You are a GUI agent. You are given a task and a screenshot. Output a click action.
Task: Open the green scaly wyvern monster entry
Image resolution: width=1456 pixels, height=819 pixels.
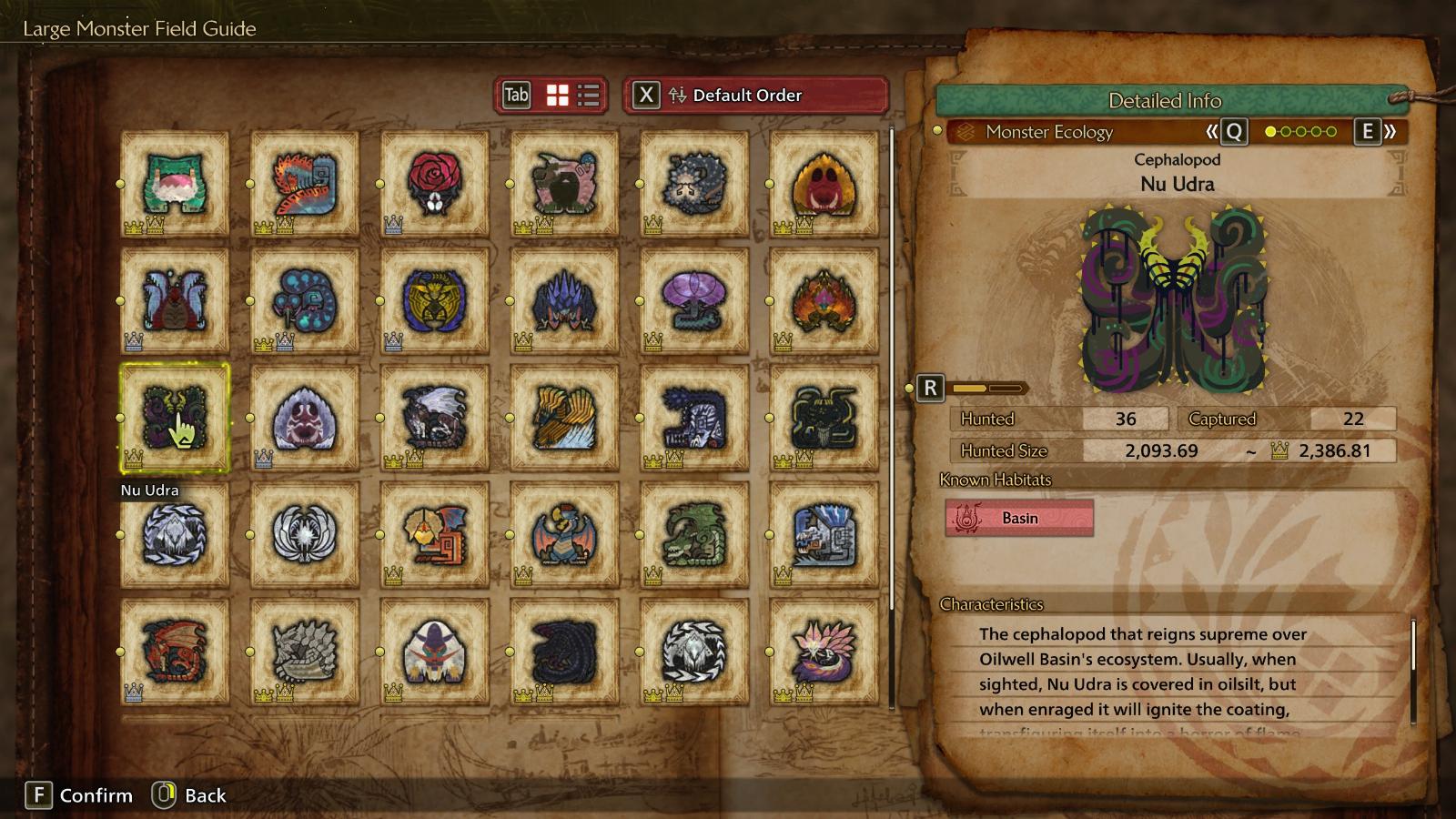pos(694,535)
